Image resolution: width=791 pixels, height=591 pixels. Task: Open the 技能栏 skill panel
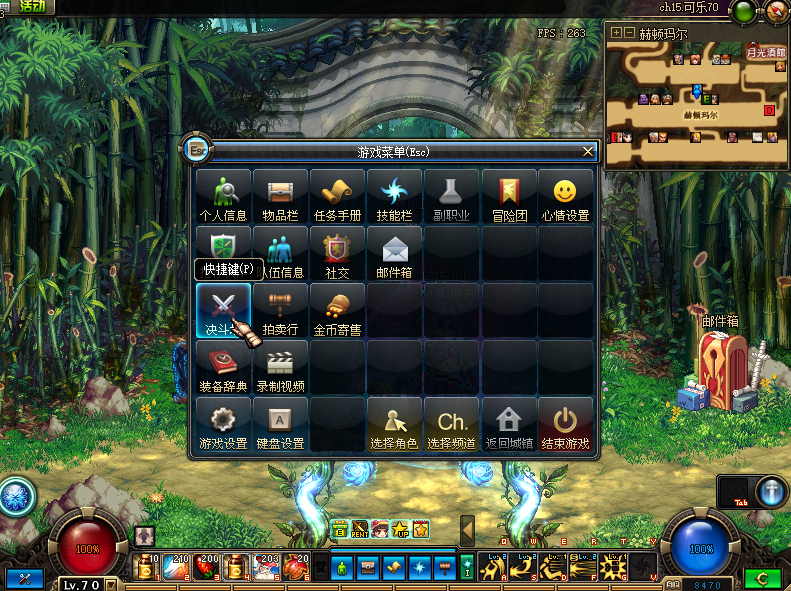394,195
